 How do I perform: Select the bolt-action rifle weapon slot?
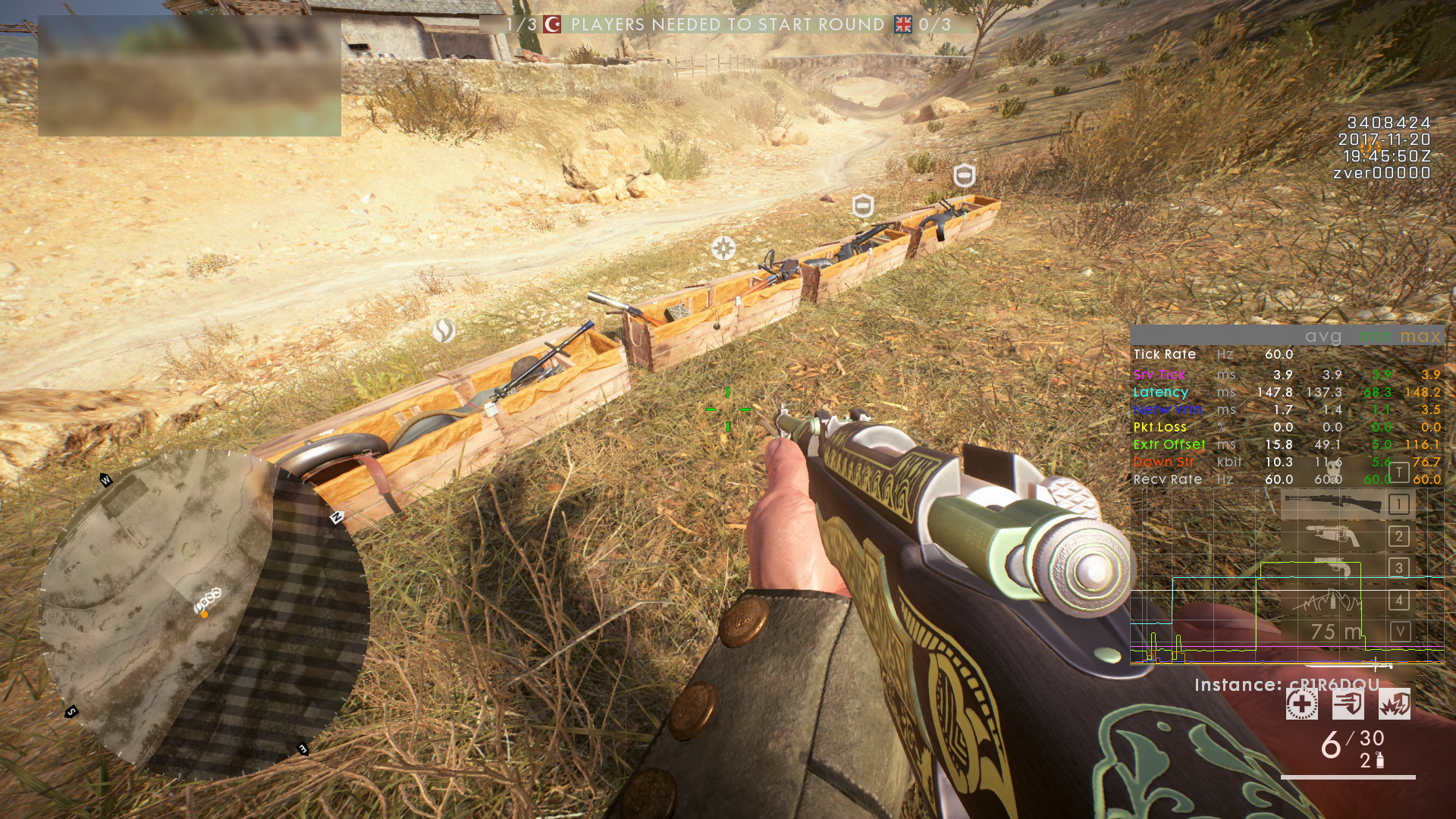(1333, 504)
